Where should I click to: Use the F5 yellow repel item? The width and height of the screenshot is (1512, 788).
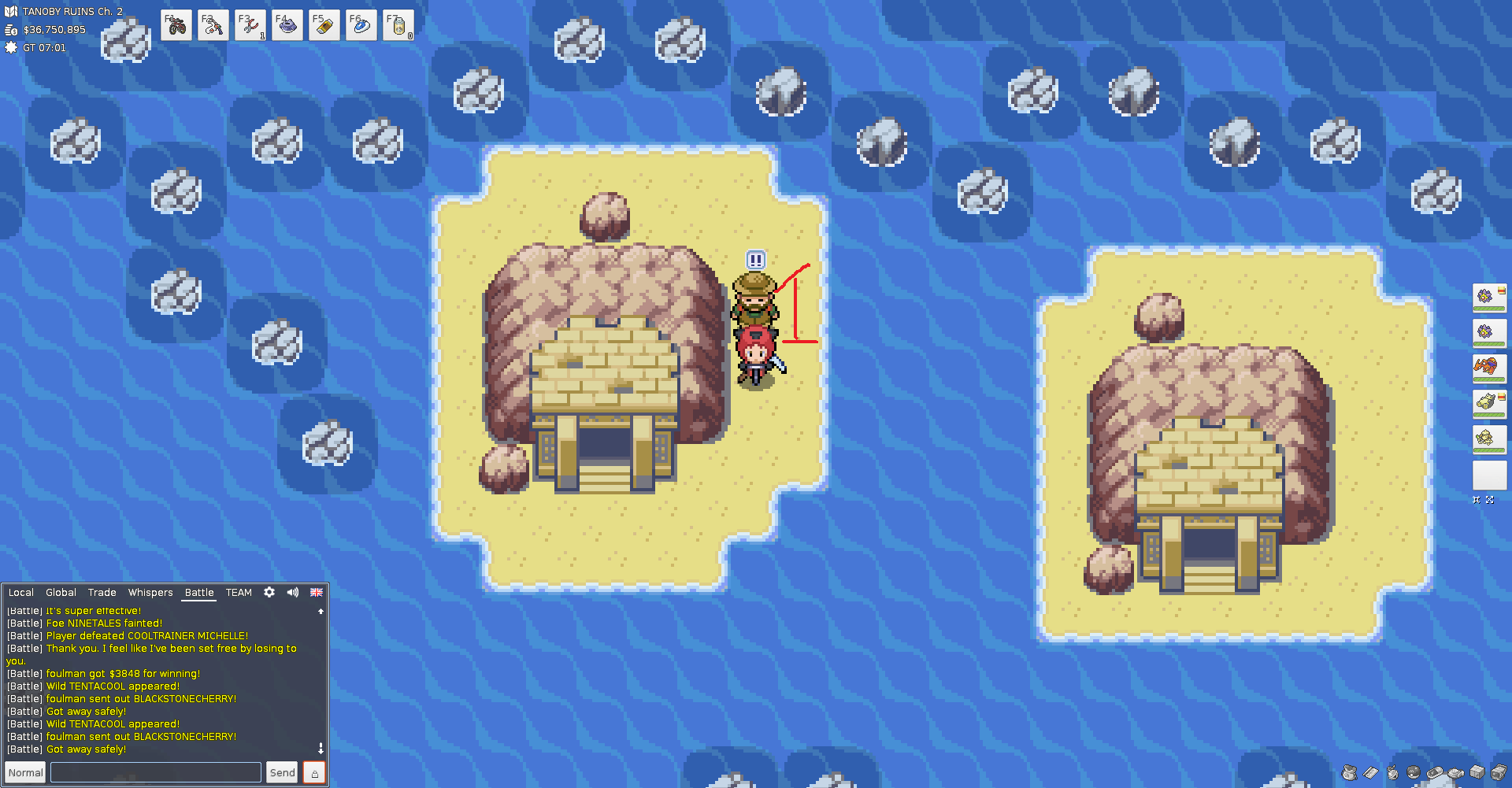pyautogui.click(x=324, y=26)
